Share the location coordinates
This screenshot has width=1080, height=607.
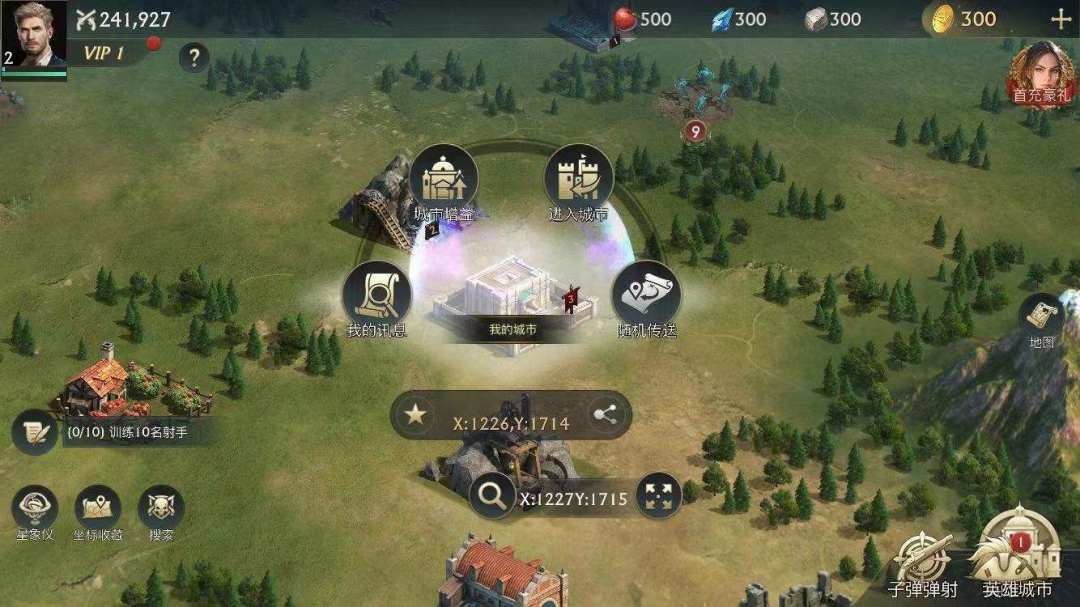point(604,414)
